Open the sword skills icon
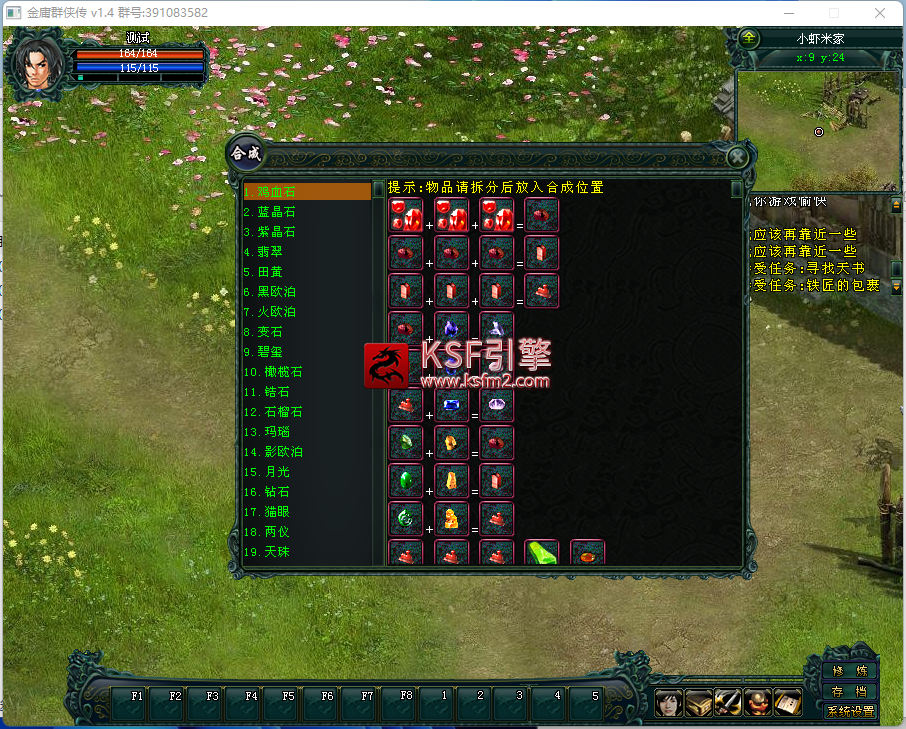This screenshot has height=729, width=906. click(x=728, y=703)
